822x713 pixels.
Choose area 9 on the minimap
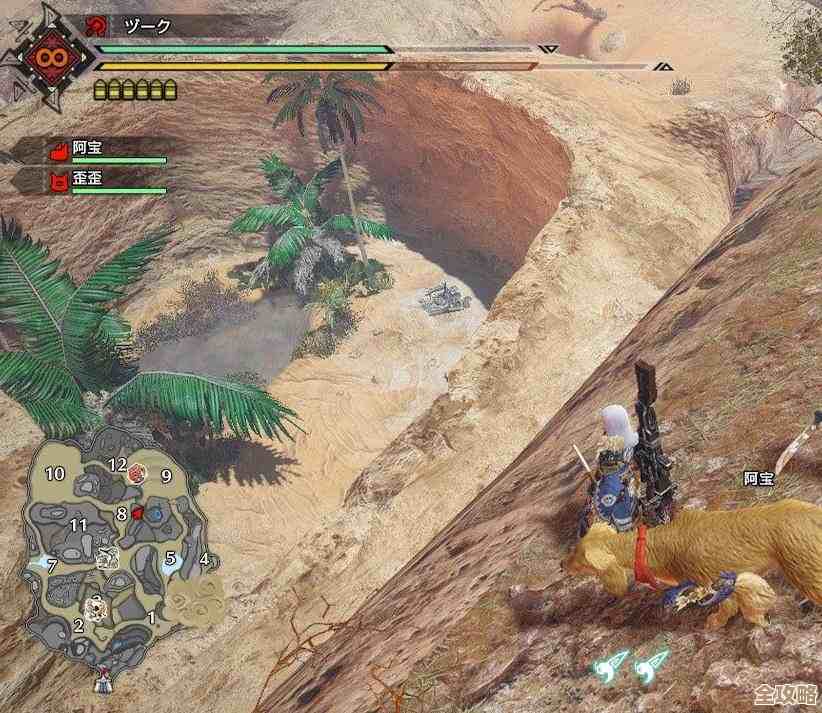[x=166, y=476]
